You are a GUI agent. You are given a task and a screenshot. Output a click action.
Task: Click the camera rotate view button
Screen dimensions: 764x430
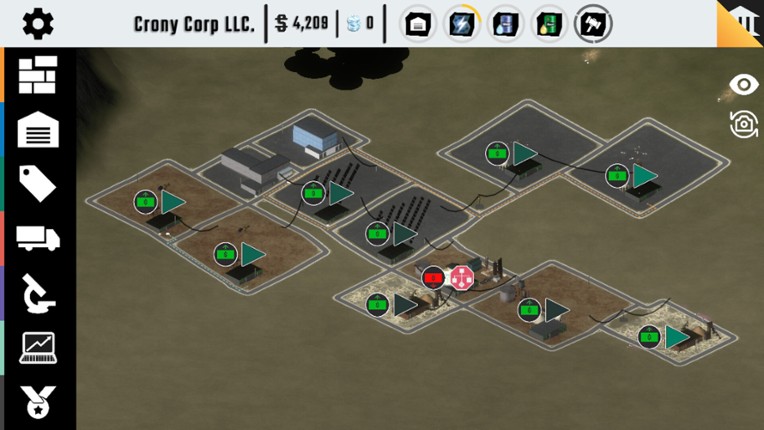(x=743, y=124)
